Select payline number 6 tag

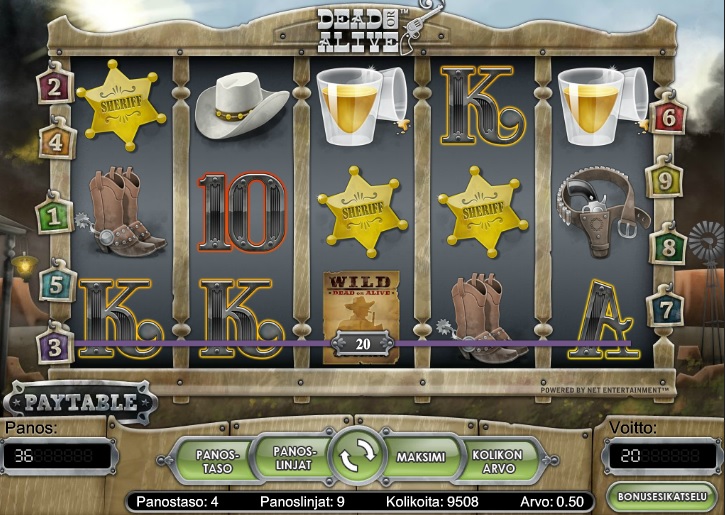coord(669,118)
